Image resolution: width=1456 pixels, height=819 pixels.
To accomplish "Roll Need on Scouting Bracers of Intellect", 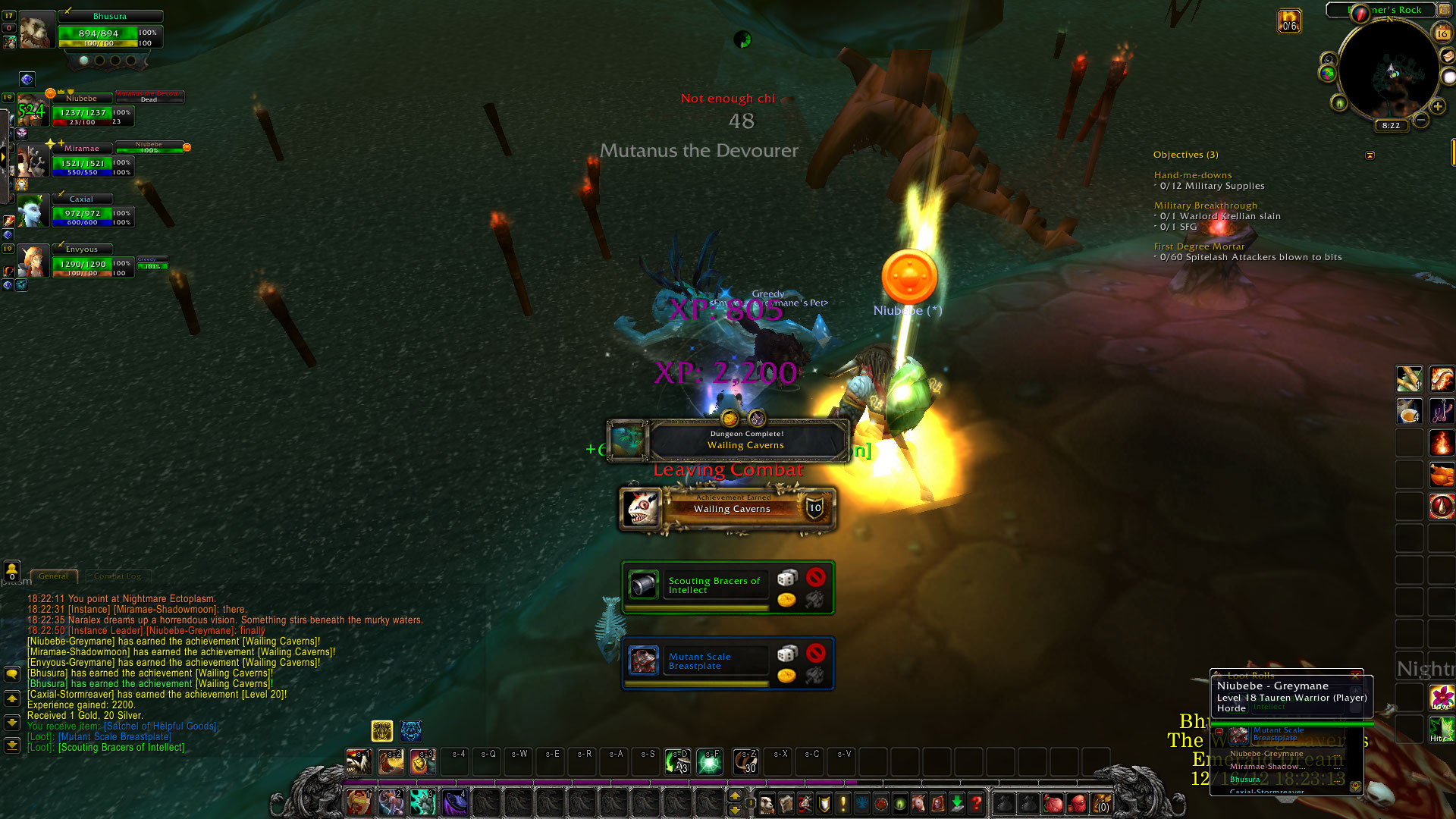I will pyautogui.click(x=787, y=579).
